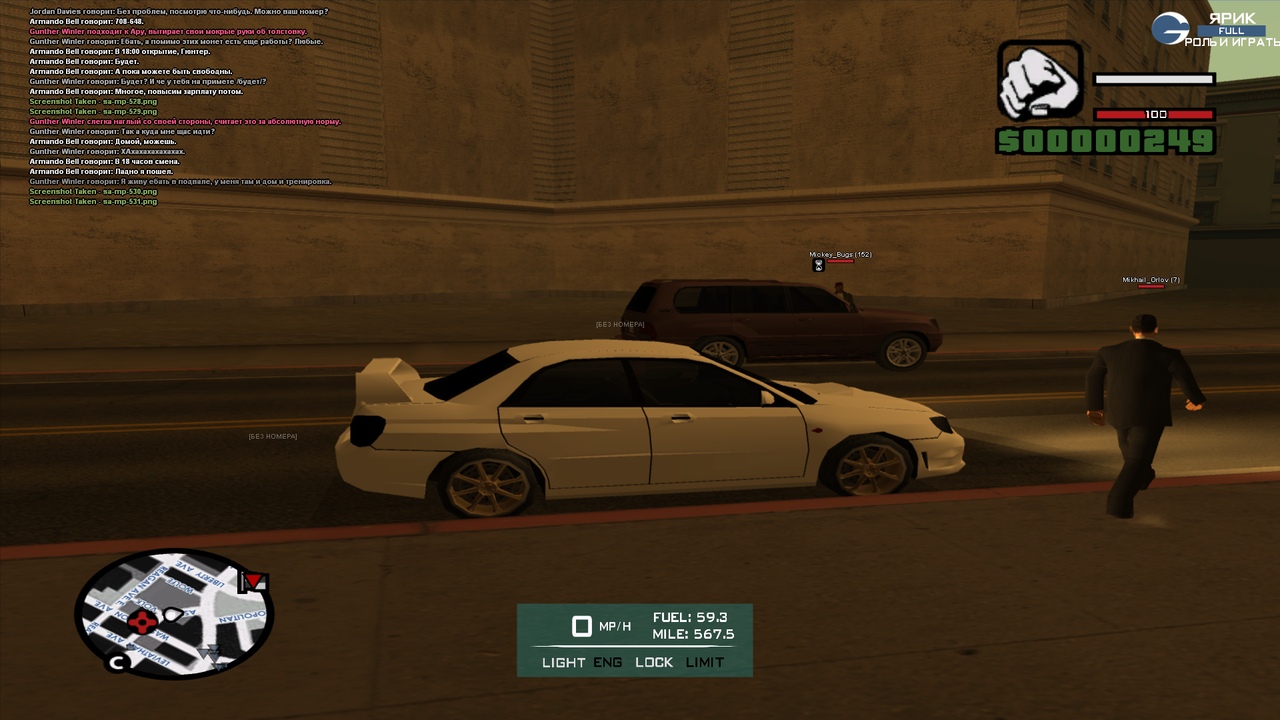Select the red marker on the minimap

pyautogui.click(x=145, y=623)
